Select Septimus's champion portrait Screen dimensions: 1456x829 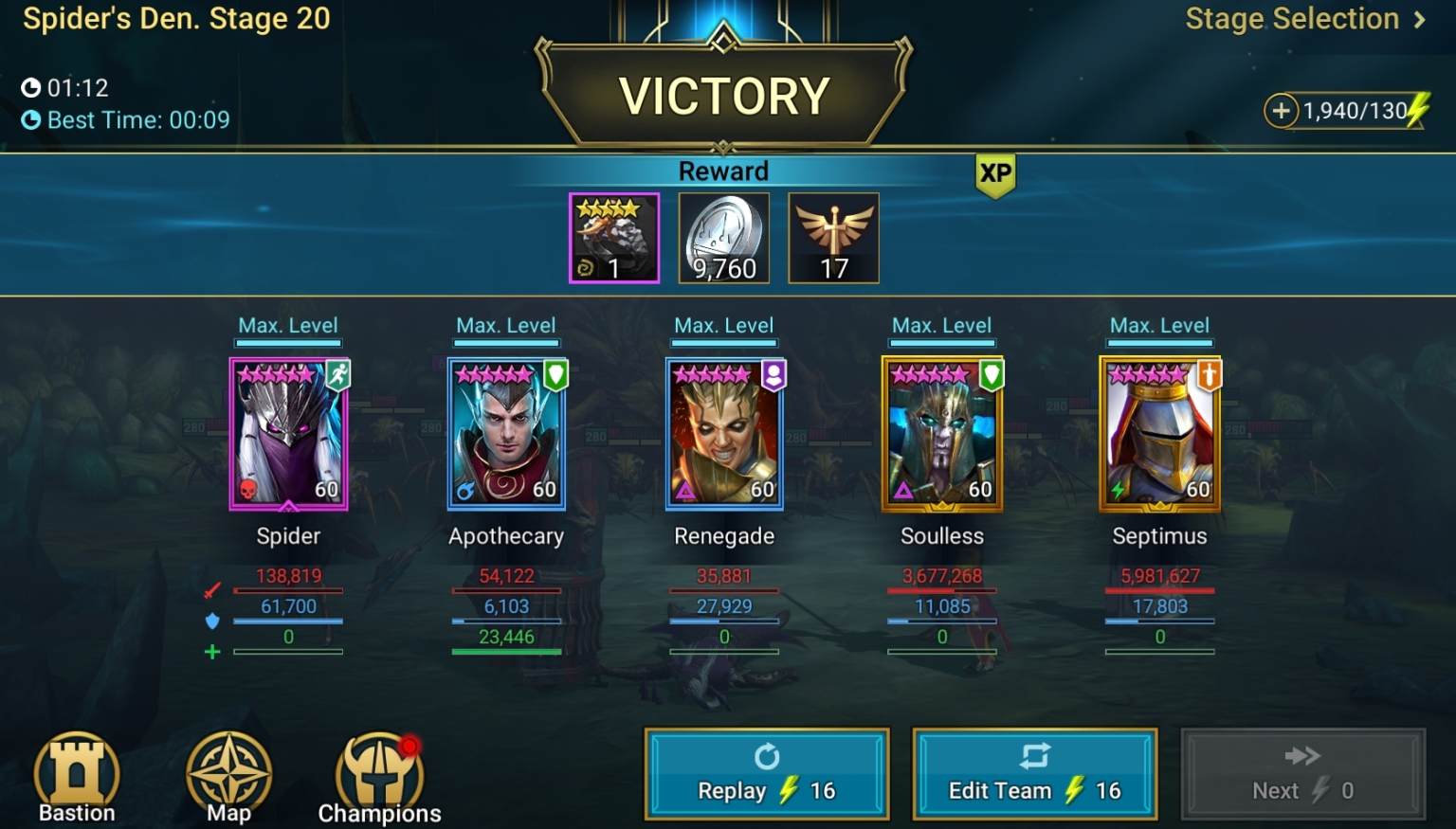tap(1159, 434)
